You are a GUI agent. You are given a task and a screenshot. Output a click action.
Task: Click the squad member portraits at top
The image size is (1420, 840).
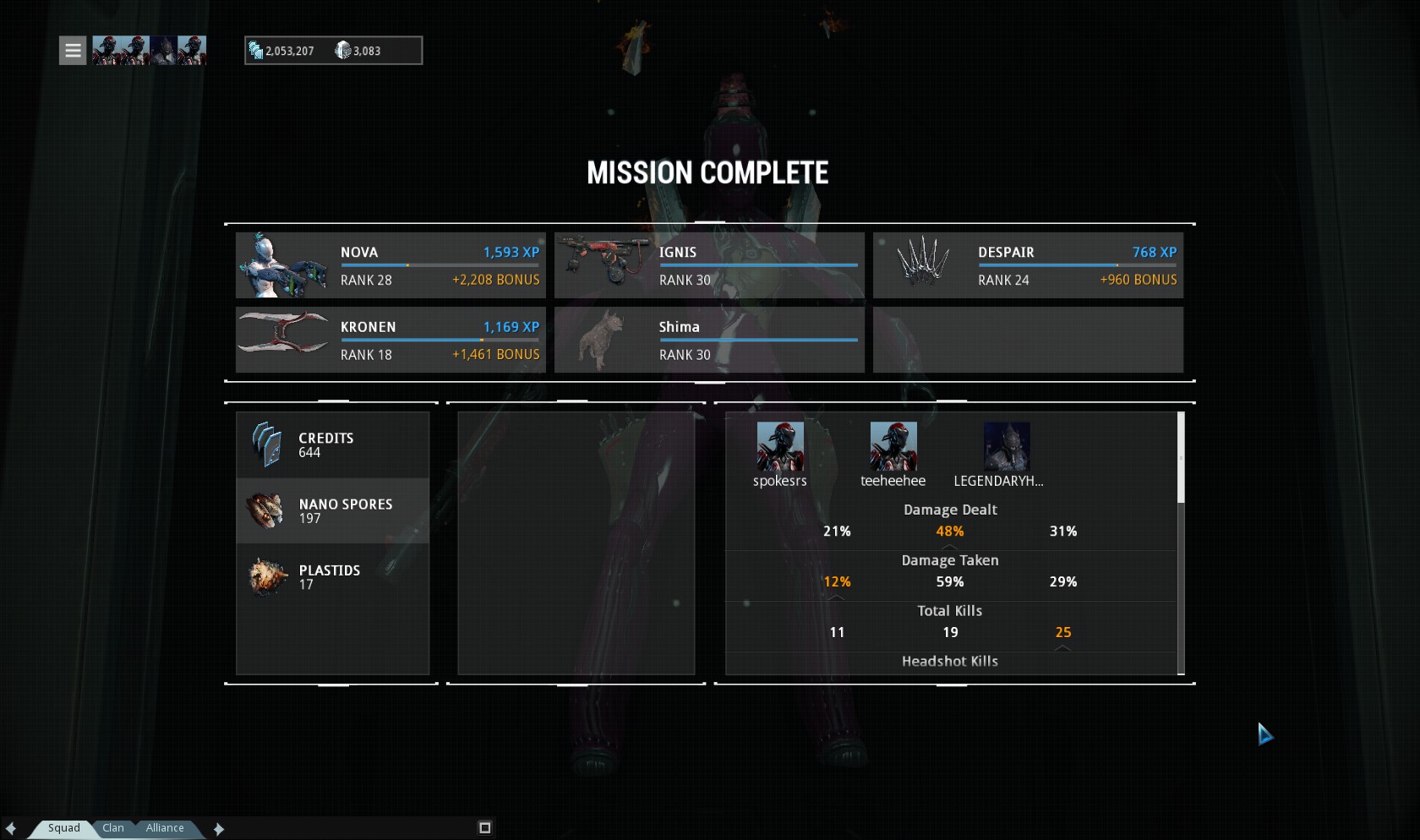[149, 51]
